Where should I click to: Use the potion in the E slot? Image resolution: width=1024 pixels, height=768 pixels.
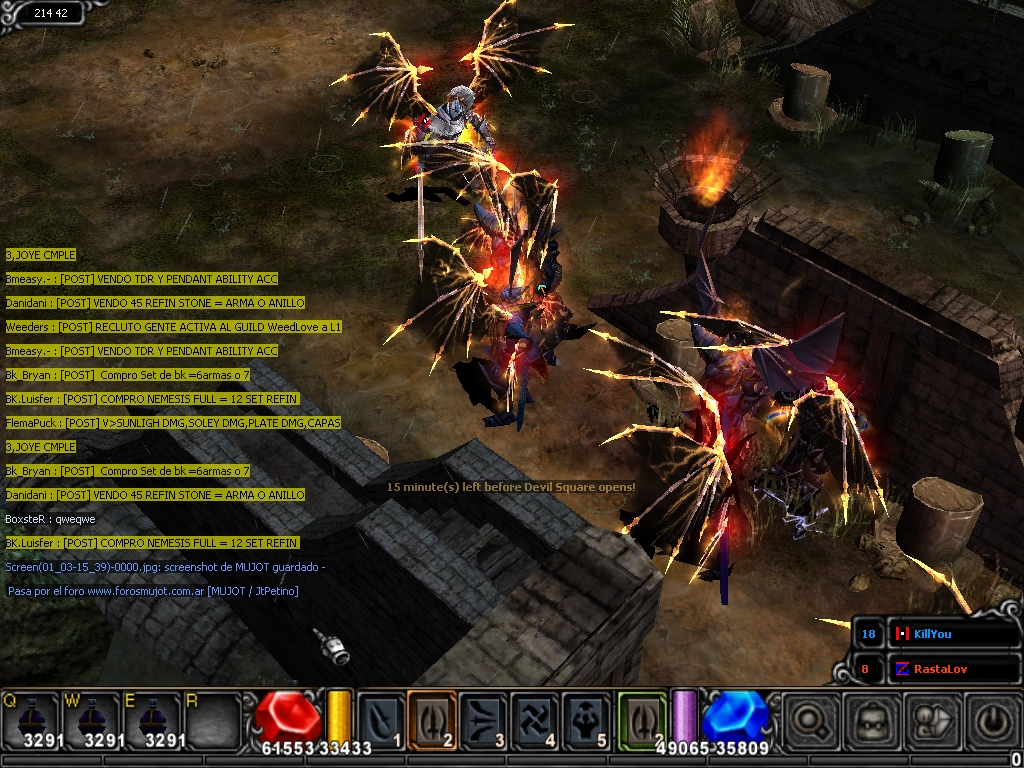click(152, 718)
